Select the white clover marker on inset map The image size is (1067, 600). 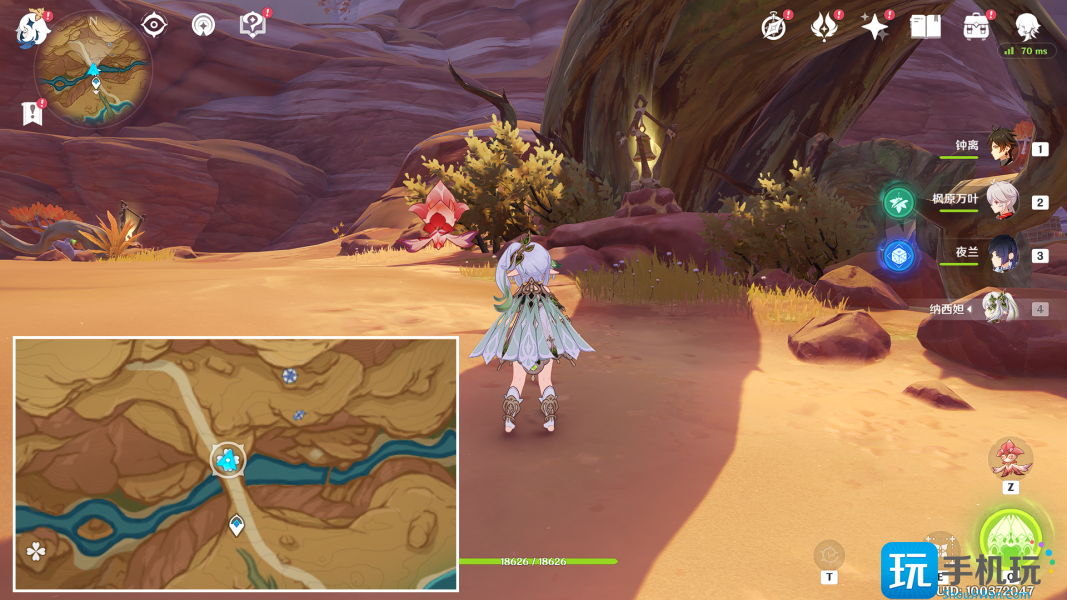click(x=36, y=550)
